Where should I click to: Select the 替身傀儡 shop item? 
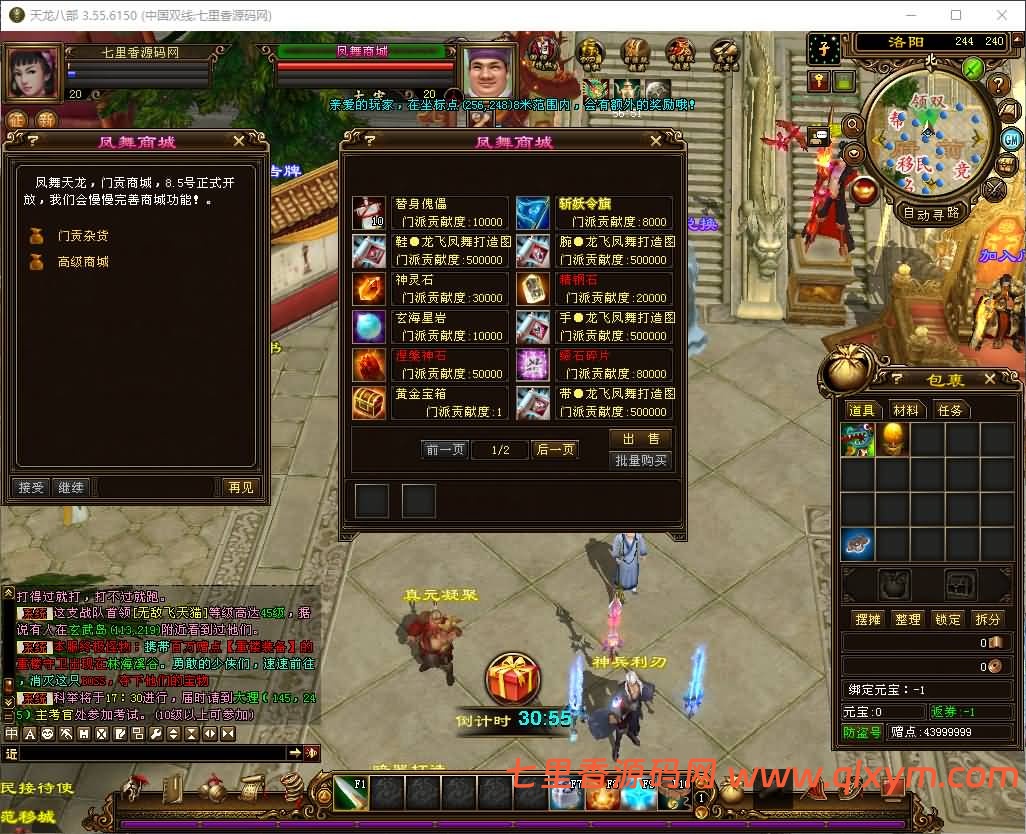[369, 212]
